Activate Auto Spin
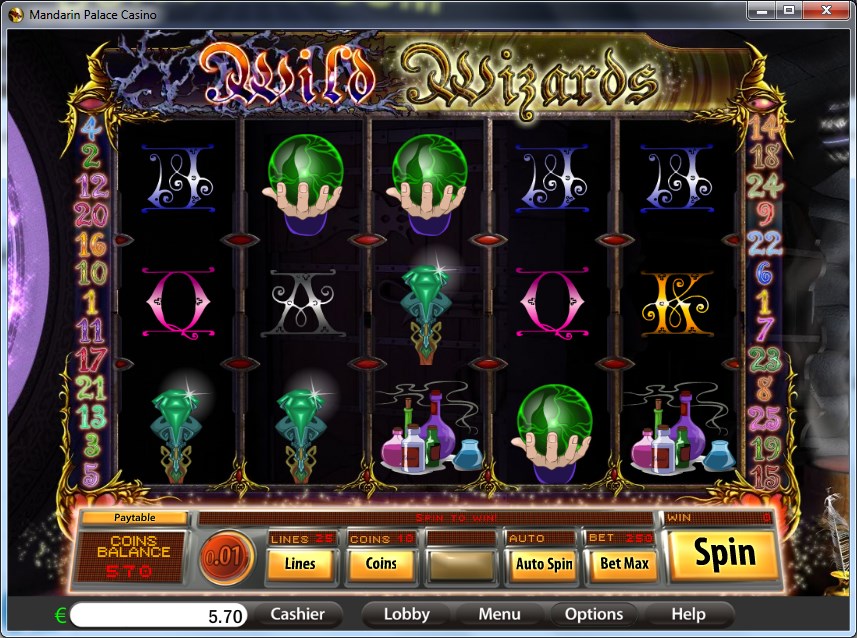 (x=543, y=564)
